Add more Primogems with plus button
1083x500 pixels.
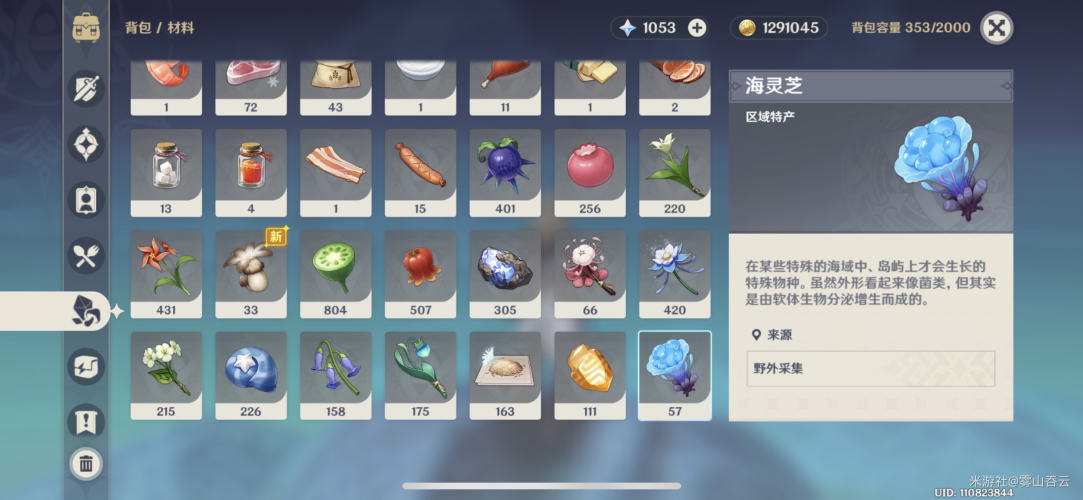[697, 28]
